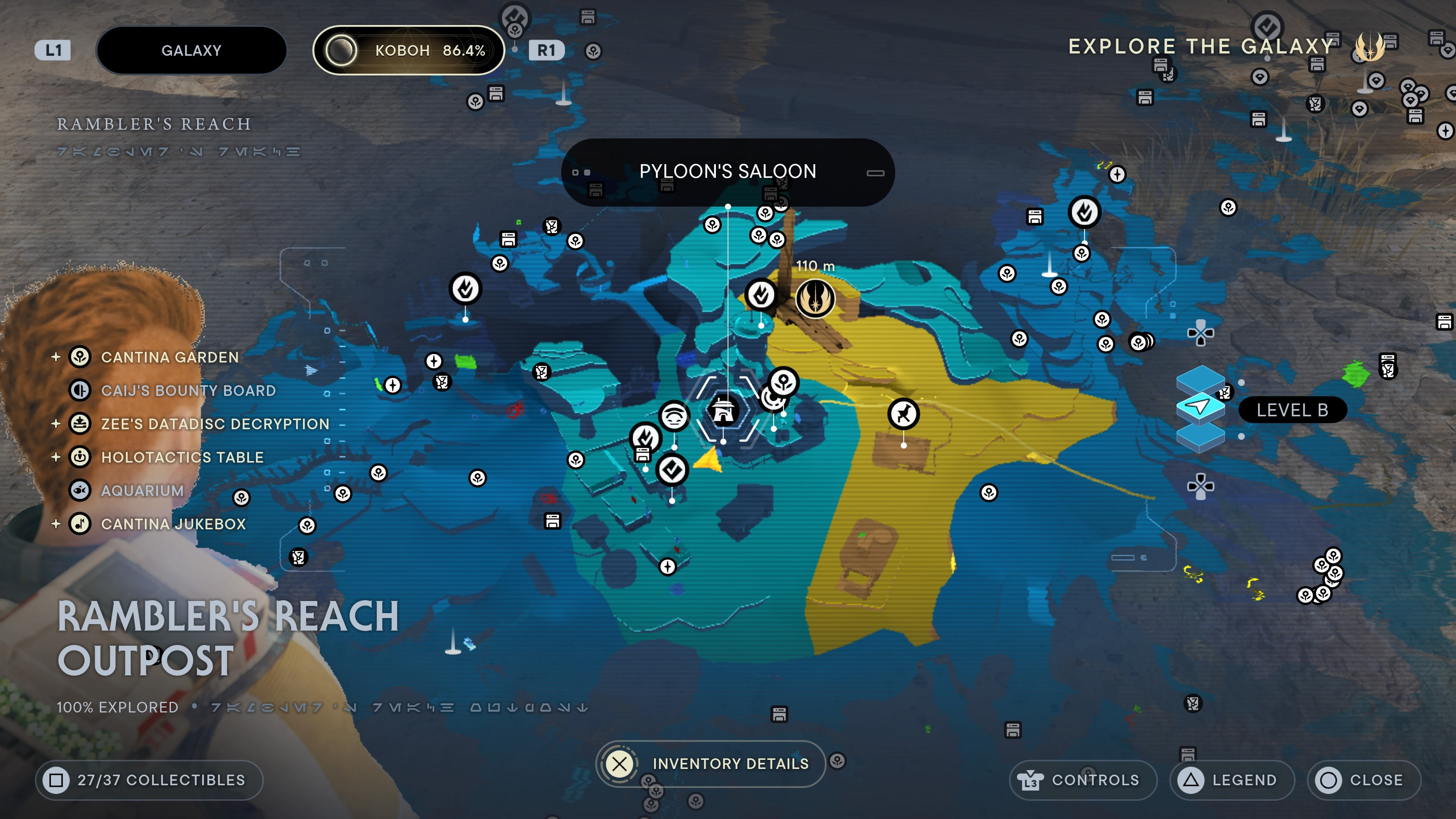
Task: Select the Explore the Galaxy objective tracker
Action: (1201, 46)
